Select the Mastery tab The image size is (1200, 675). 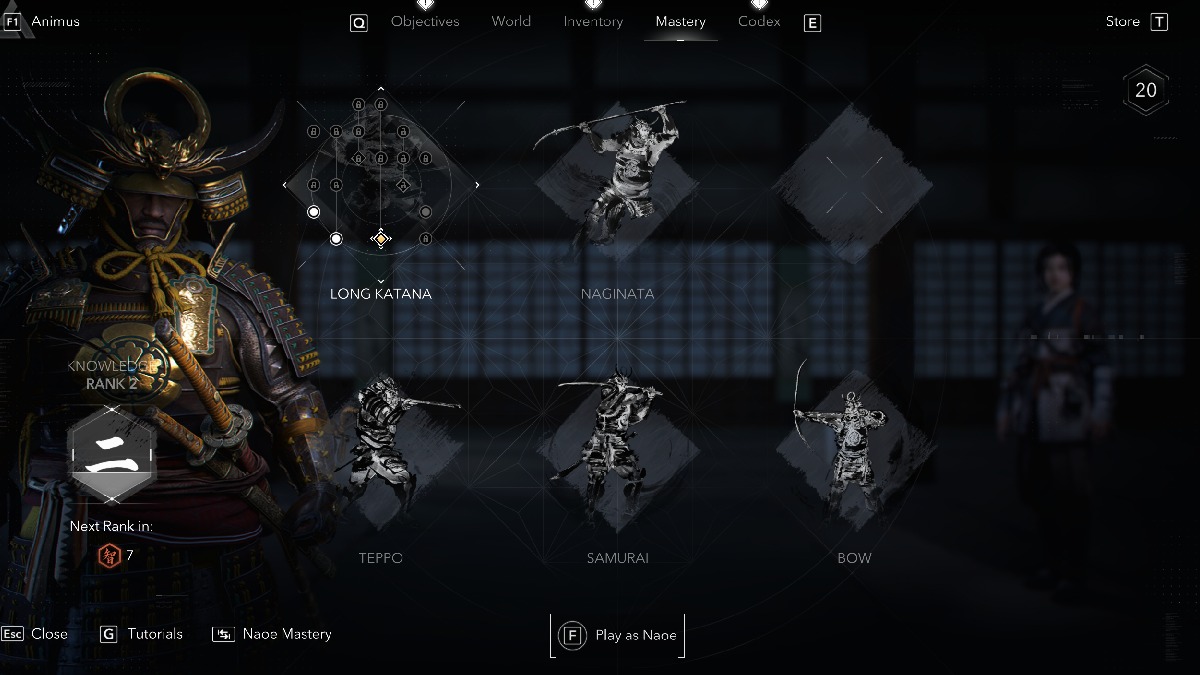pos(680,22)
